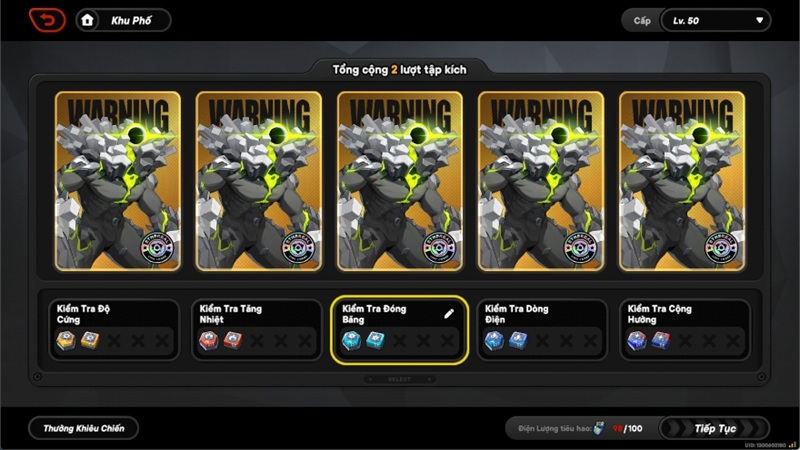Go back with the red return arrow
Viewport: 800px width, 450px height.
coord(46,20)
